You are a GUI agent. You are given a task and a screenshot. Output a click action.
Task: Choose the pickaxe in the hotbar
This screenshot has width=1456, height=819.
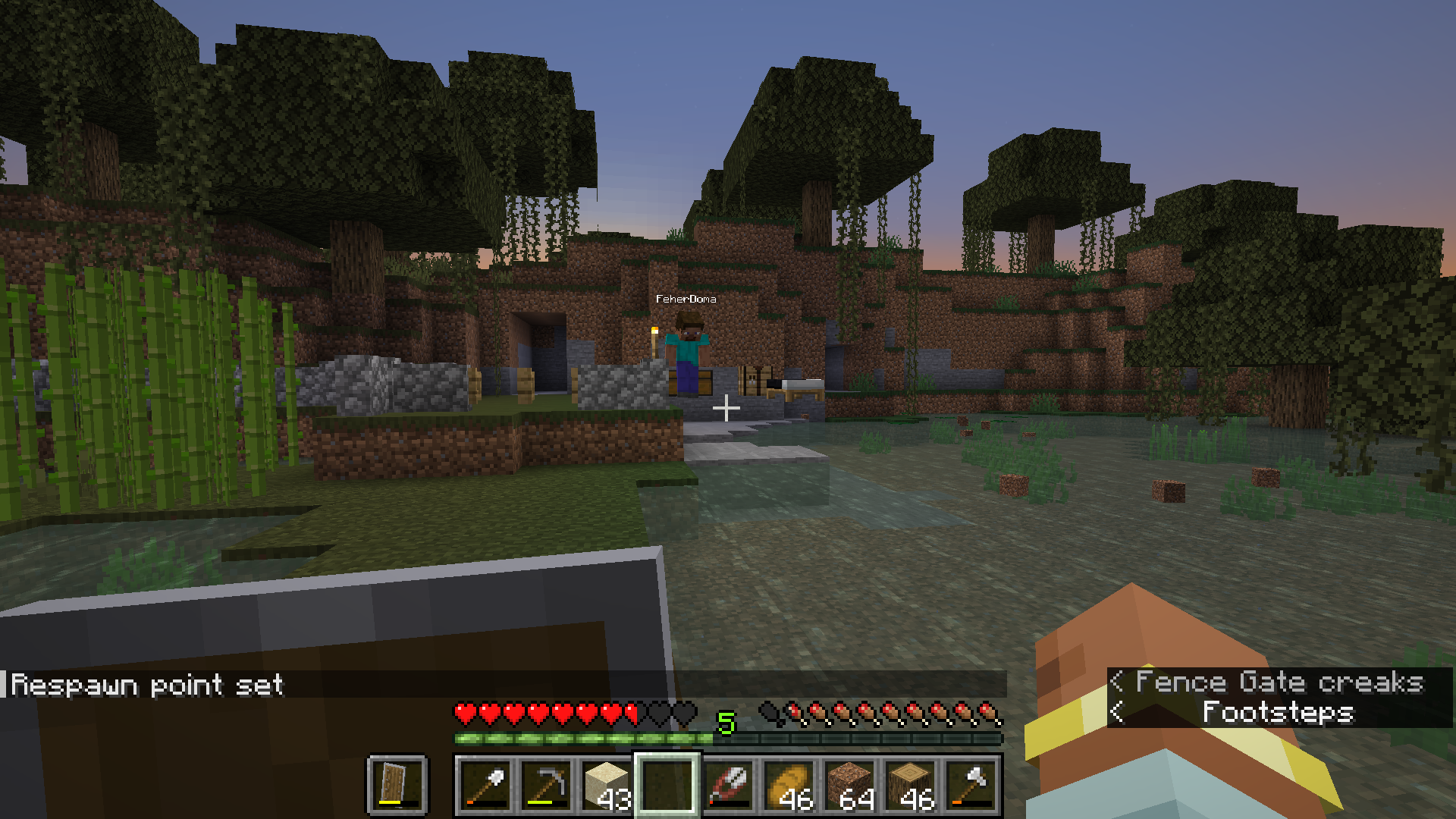[546, 785]
